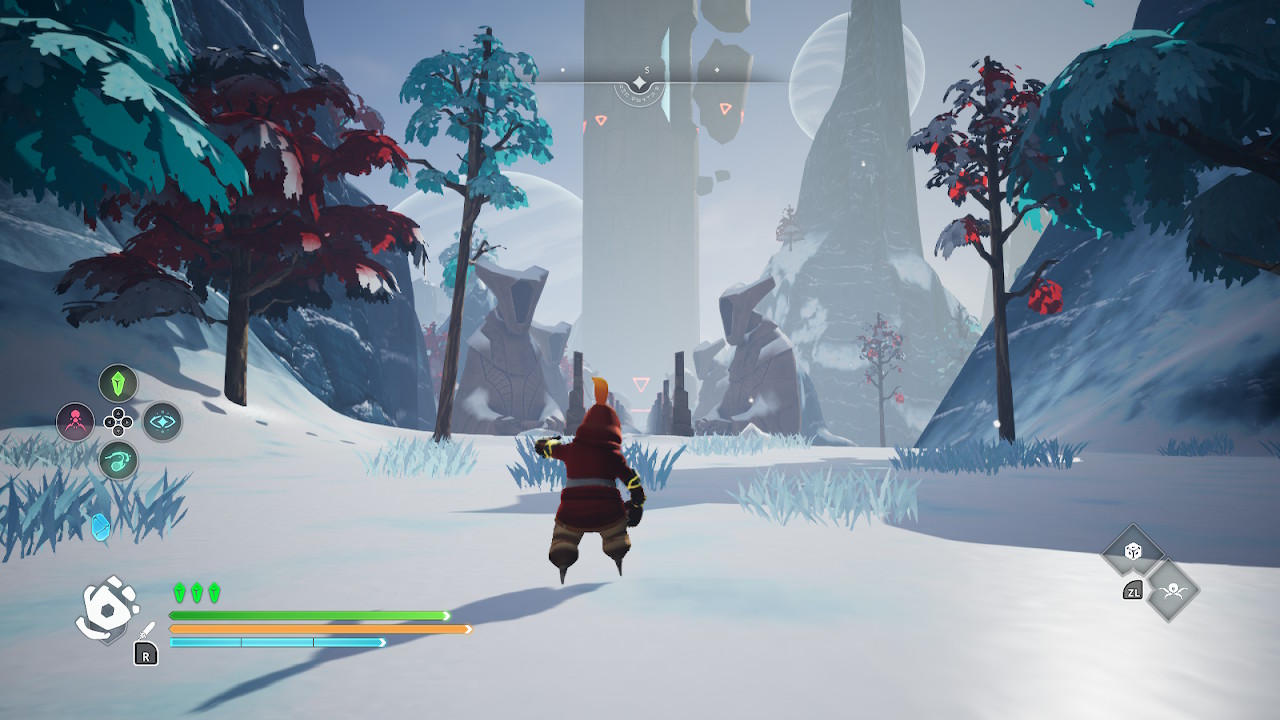Select the green crystal quick slot

click(118, 383)
